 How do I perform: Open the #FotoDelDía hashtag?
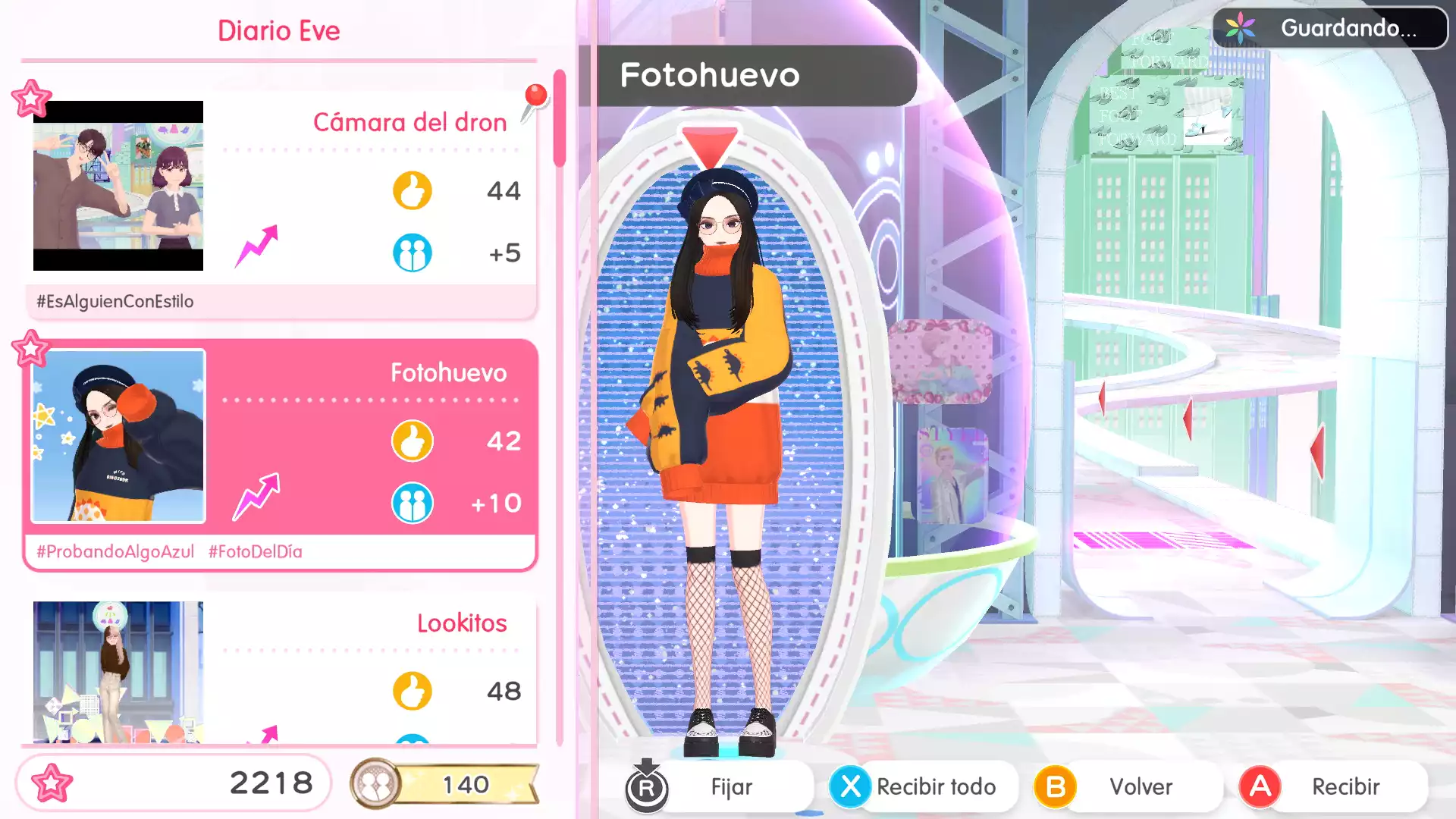click(256, 552)
